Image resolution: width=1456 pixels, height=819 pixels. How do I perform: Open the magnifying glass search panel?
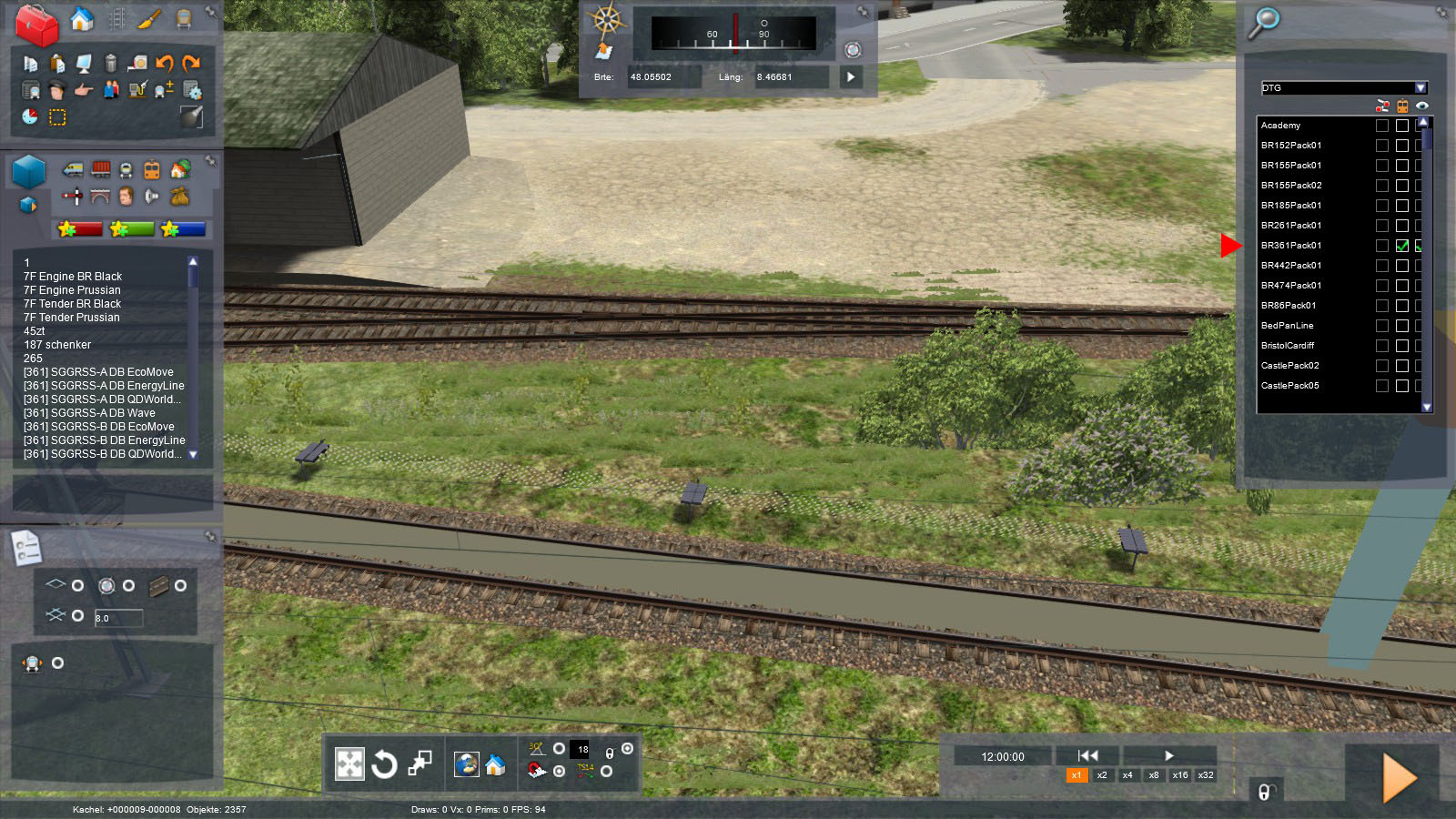point(1263,22)
